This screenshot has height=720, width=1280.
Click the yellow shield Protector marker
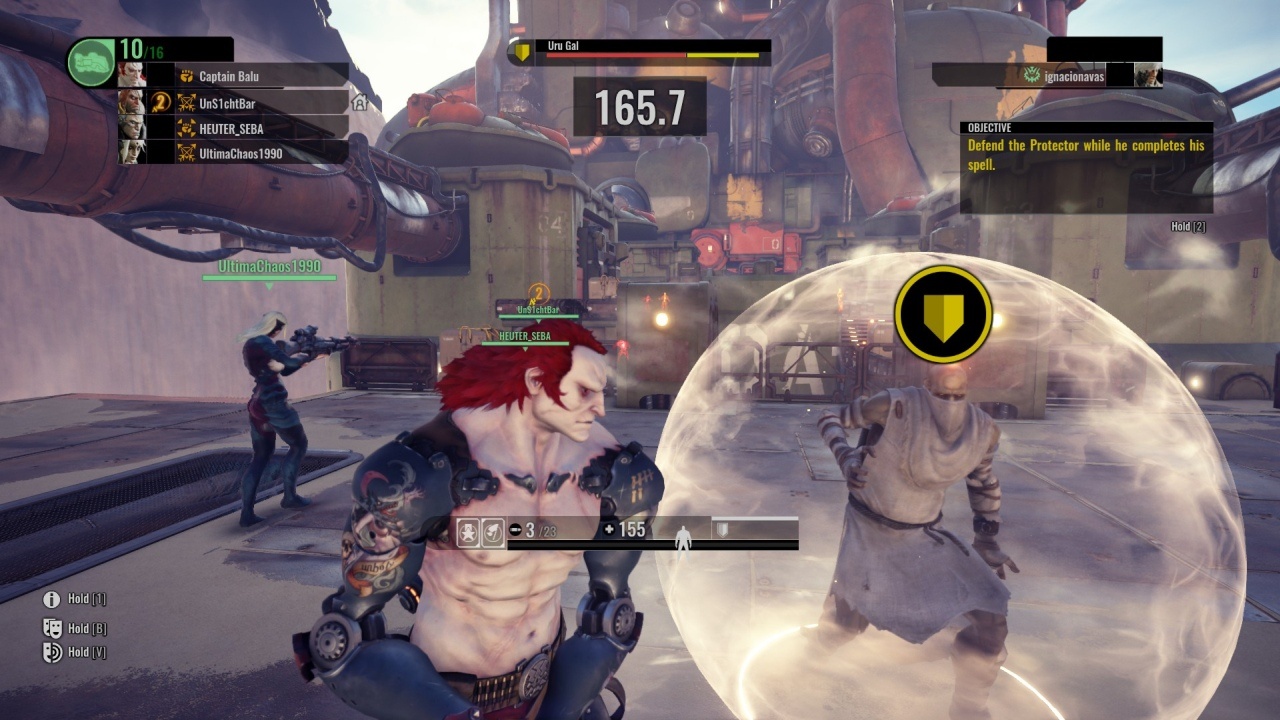[943, 314]
